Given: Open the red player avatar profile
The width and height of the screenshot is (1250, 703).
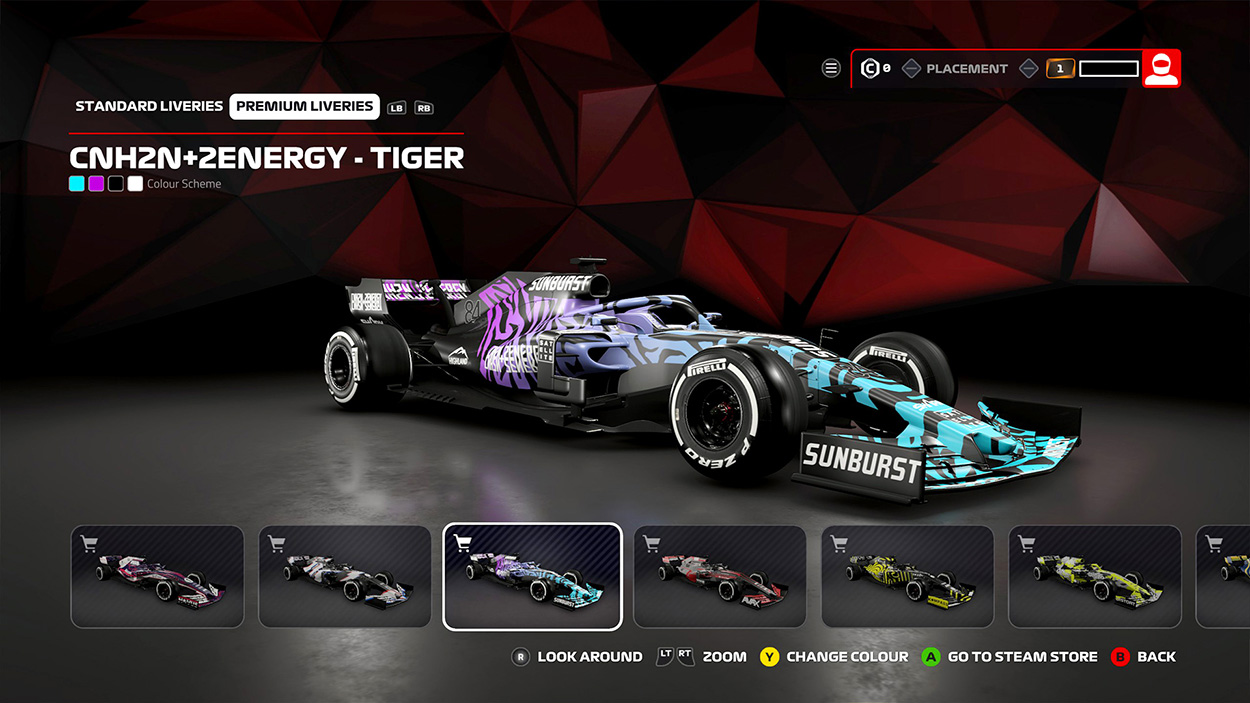Looking at the screenshot, I should click(x=1161, y=68).
